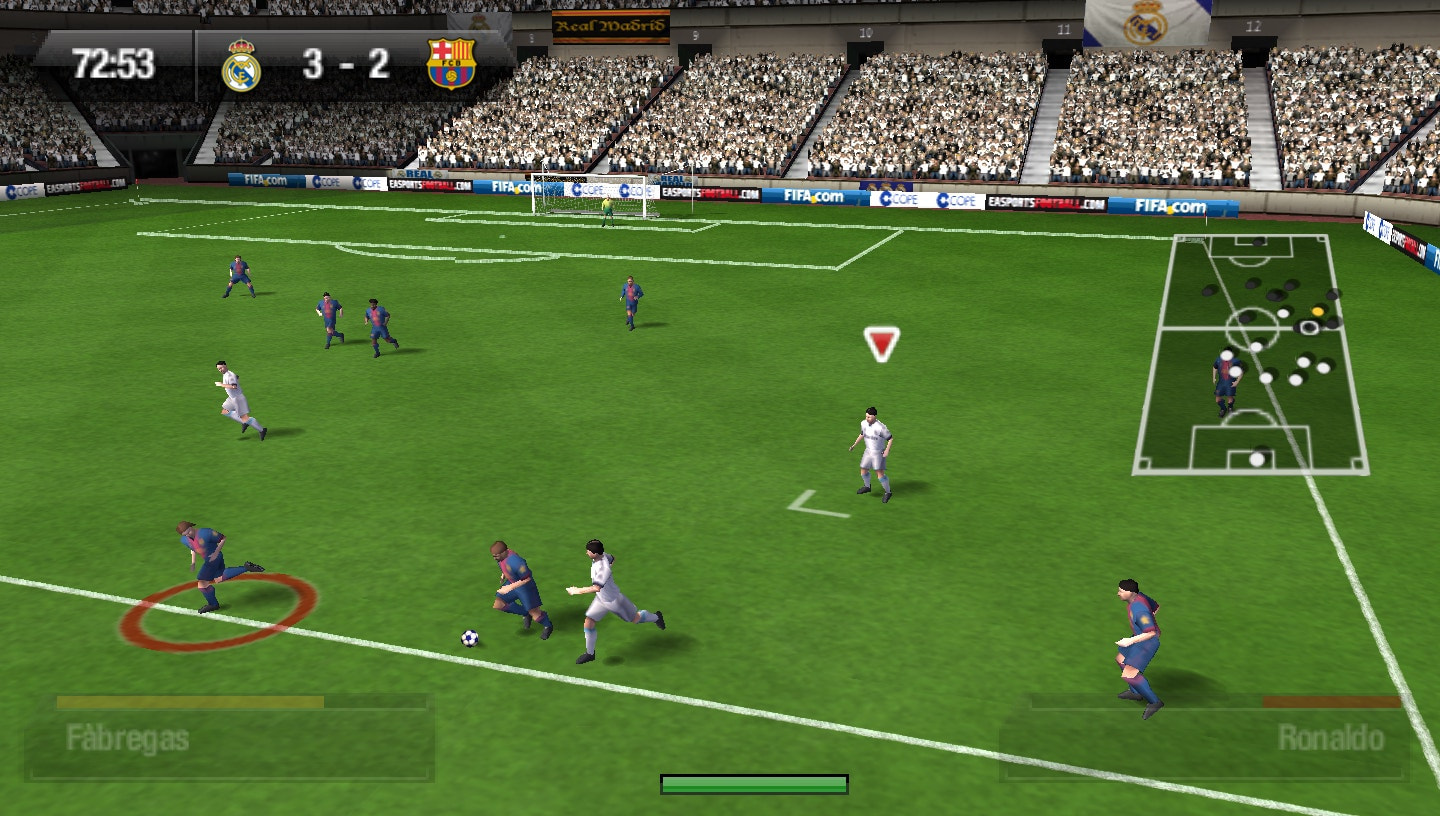Click the score display reading 3 - 2
Screen dimensions: 1440x816
(x=348, y=63)
